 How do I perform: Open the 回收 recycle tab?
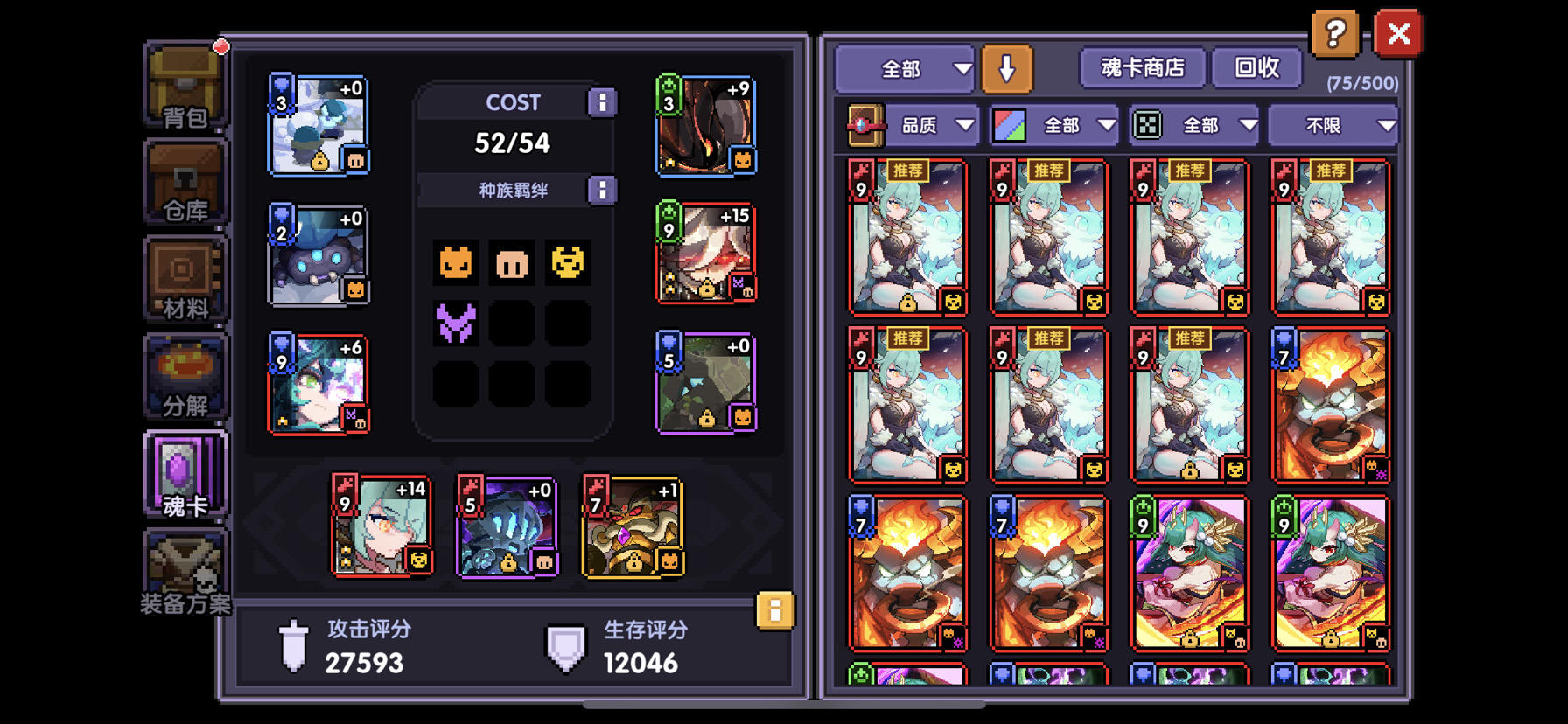(x=1258, y=66)
